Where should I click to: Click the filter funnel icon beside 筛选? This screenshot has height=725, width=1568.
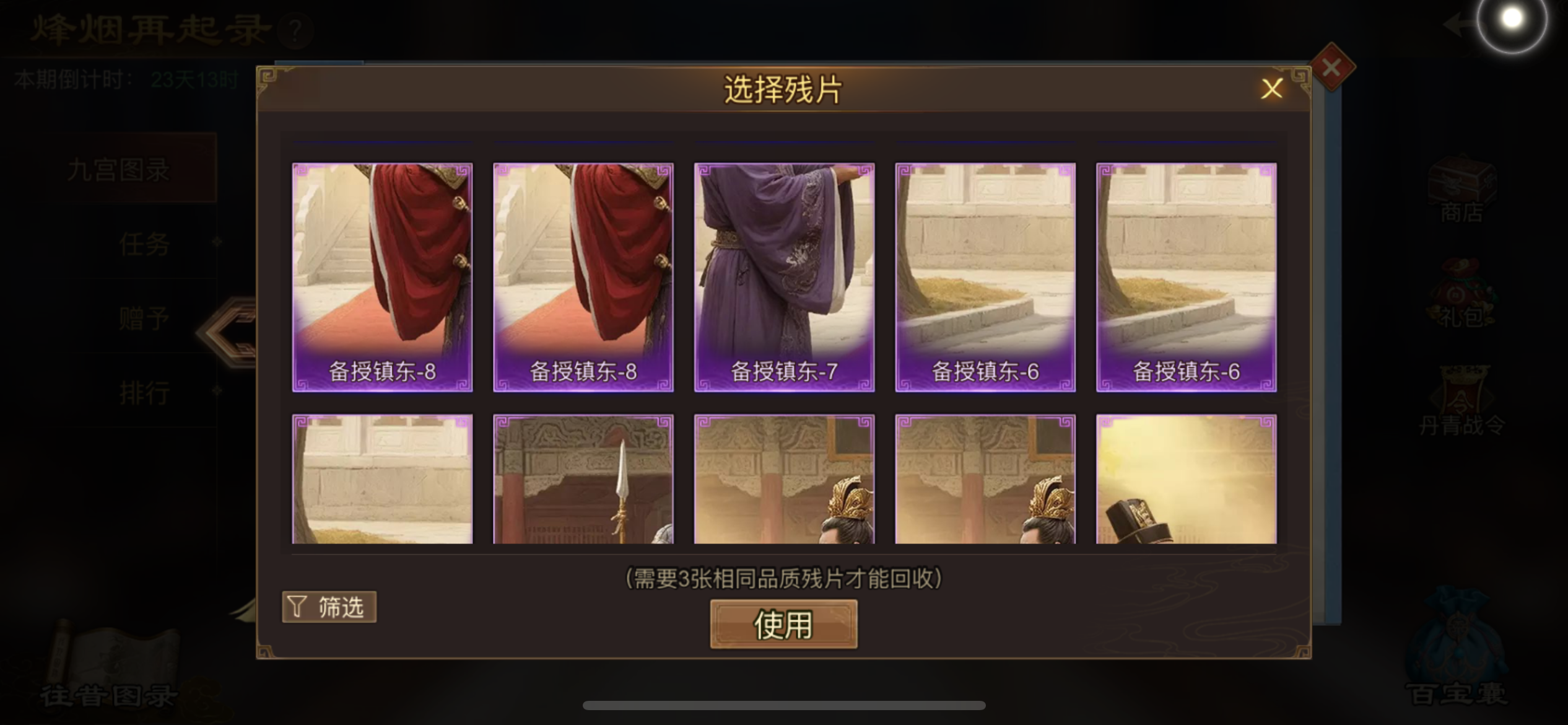[x=297, y=606]
